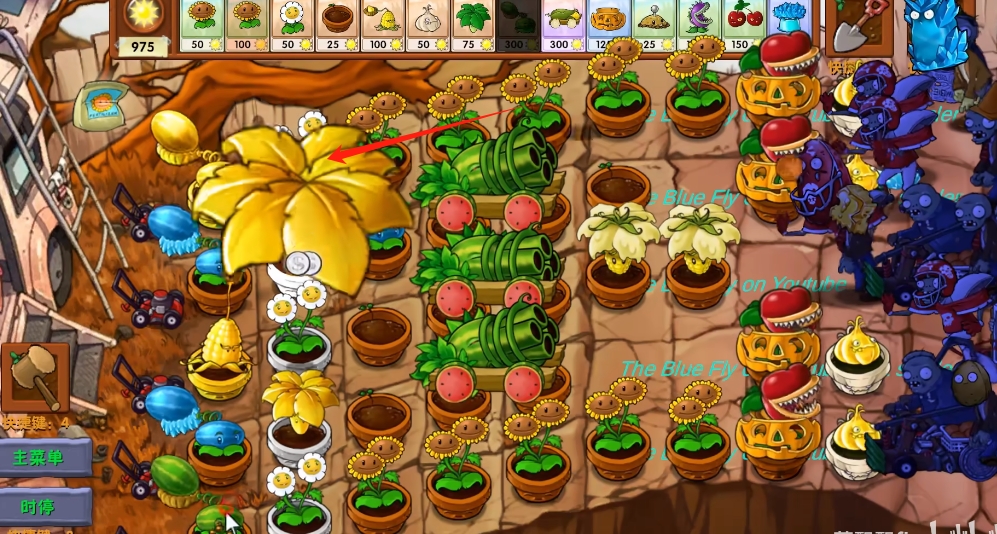Open the 主菜单 main menu
997x534 pixels.
[43, 457]
